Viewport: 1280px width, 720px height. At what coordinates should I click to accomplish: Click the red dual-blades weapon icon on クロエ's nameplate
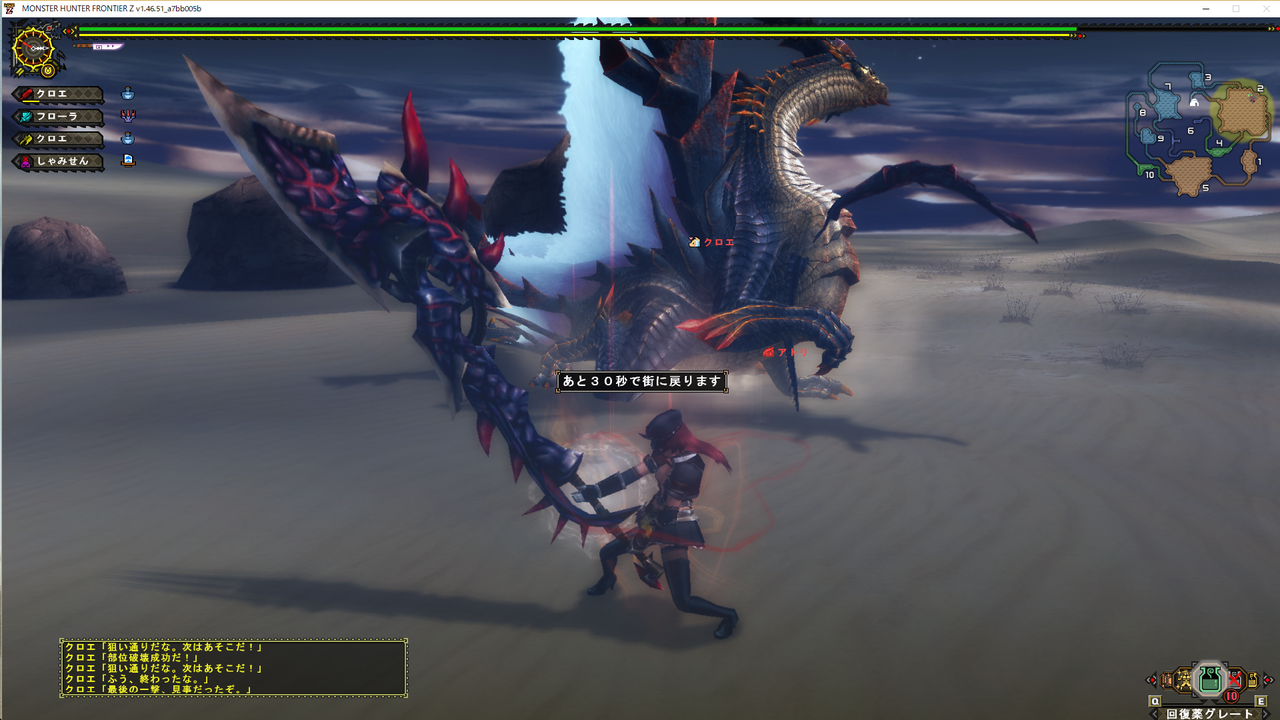26,94
